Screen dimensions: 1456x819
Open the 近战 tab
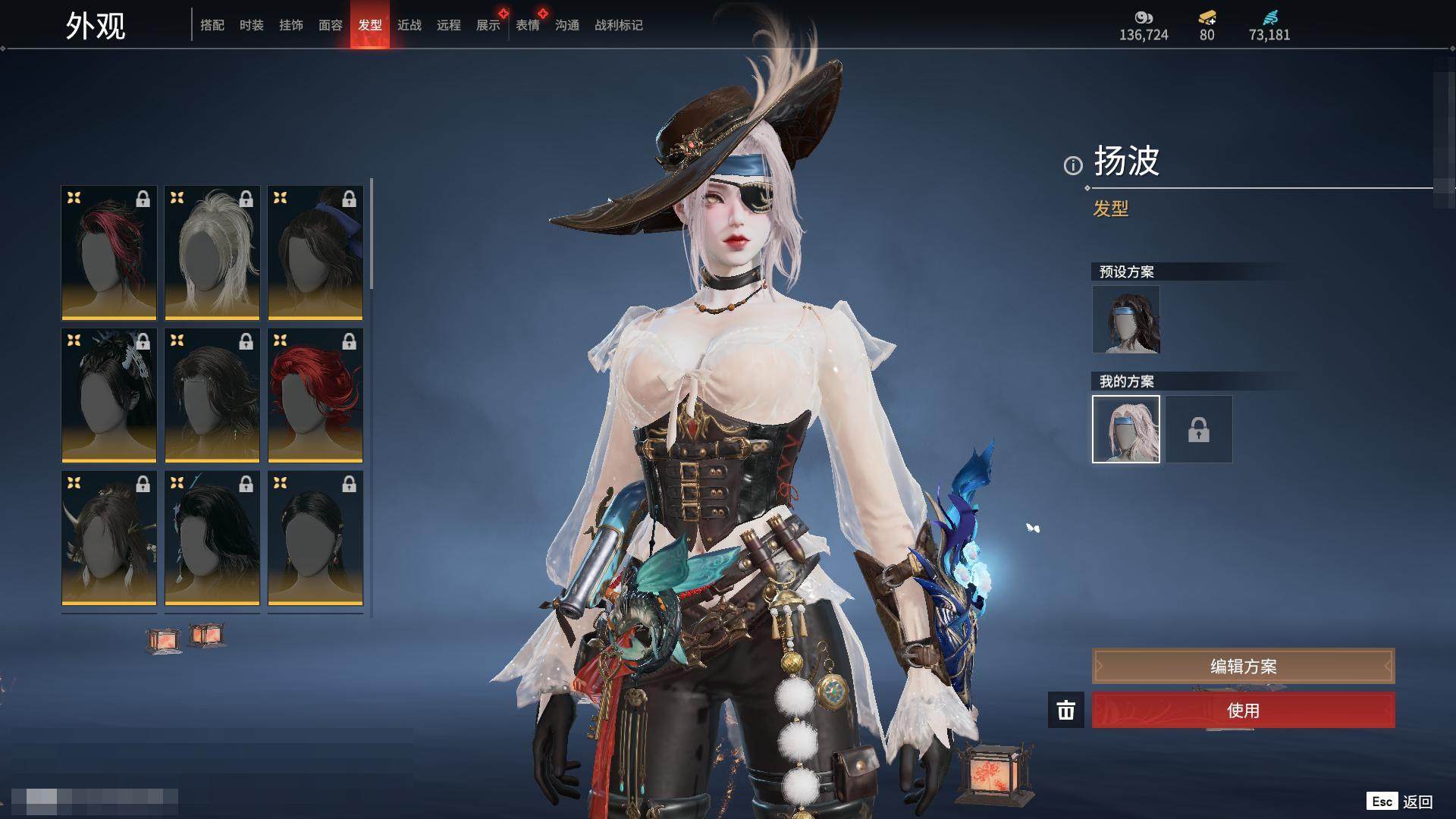pos(409,25)
